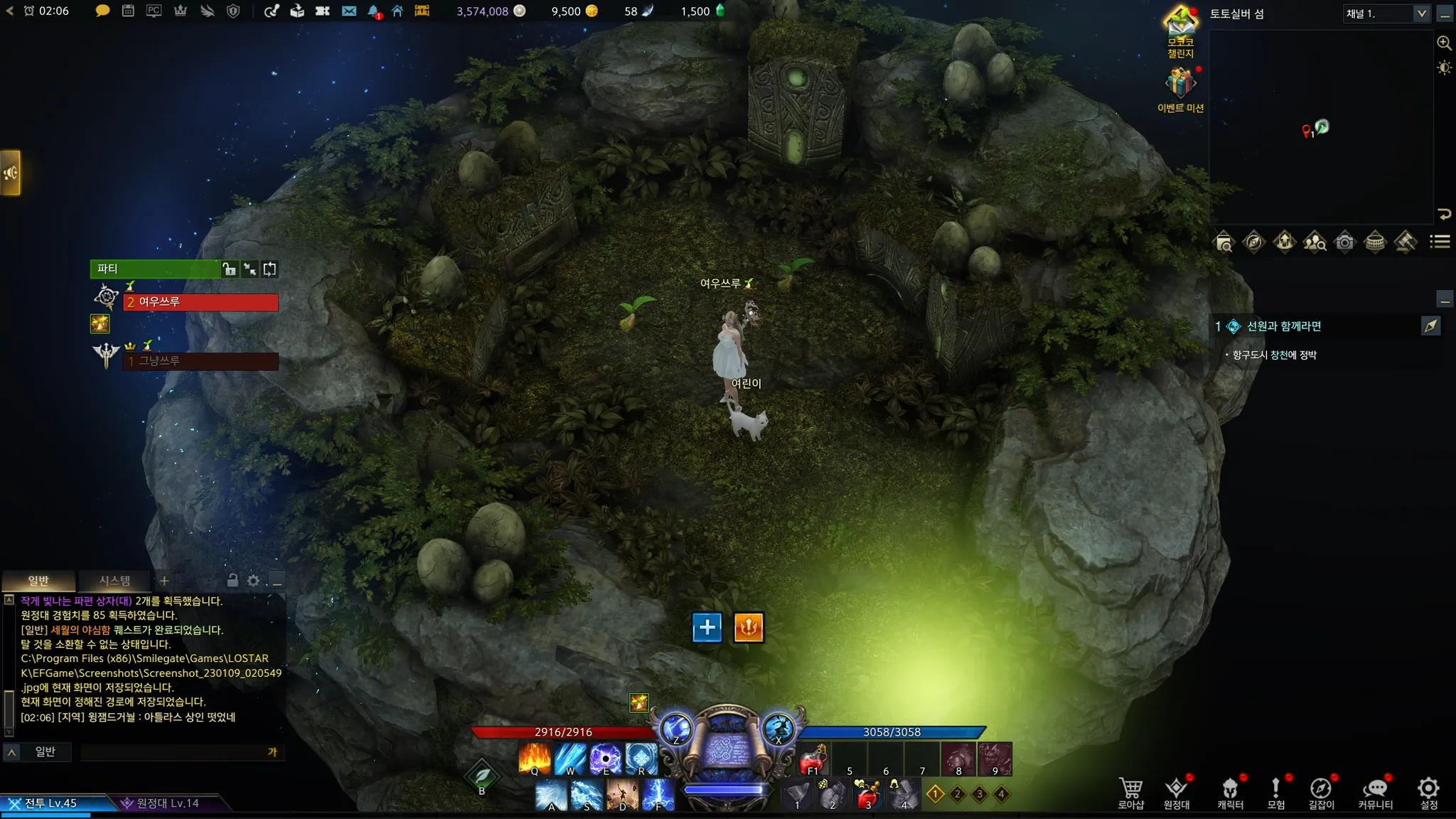Screen dimensions: 1456x819
Task: Zoom in the minimap with magnifier button
Action: pos(1444,43)
